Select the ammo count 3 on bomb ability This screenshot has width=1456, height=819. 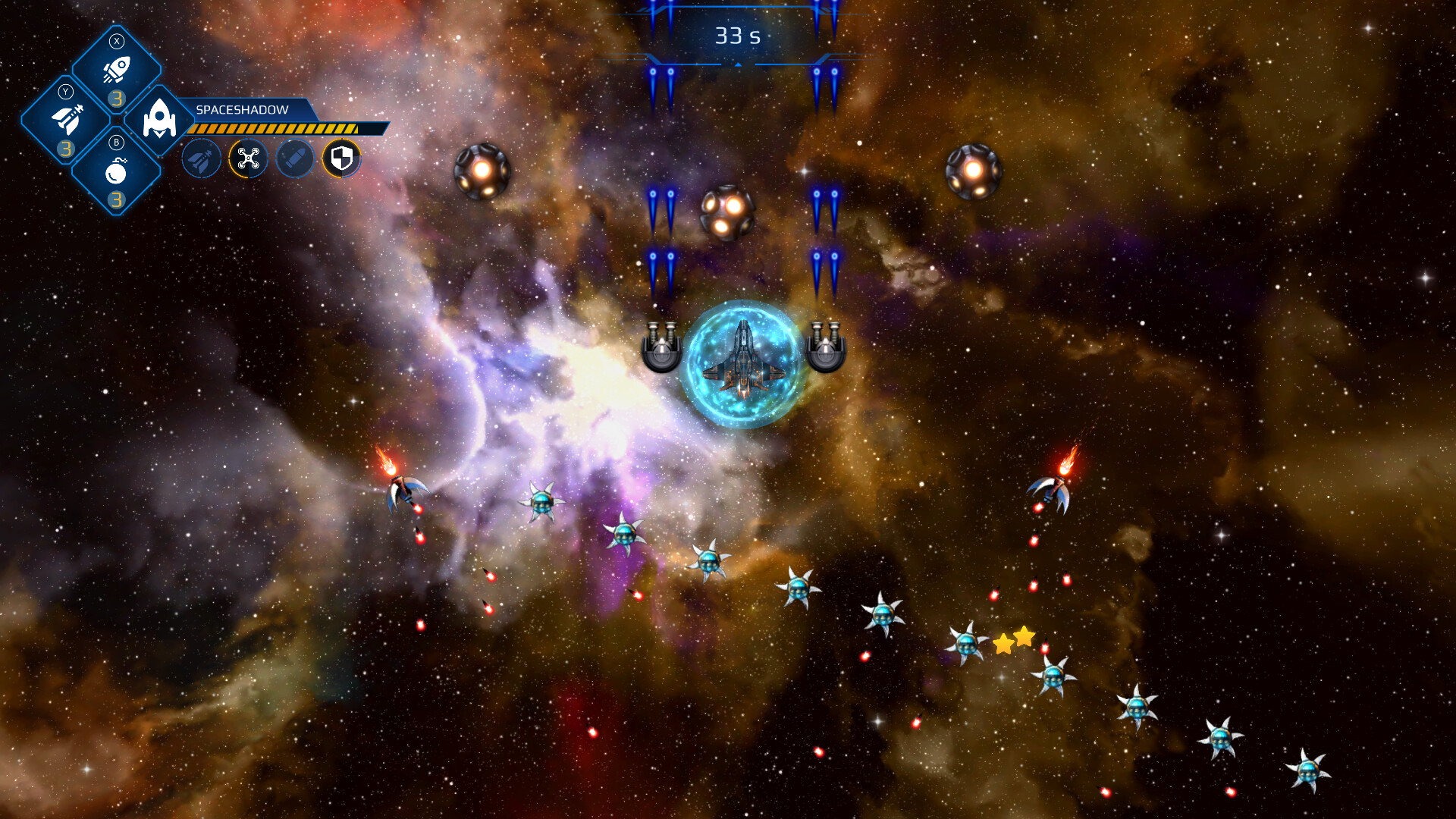(x=117, y=200)
